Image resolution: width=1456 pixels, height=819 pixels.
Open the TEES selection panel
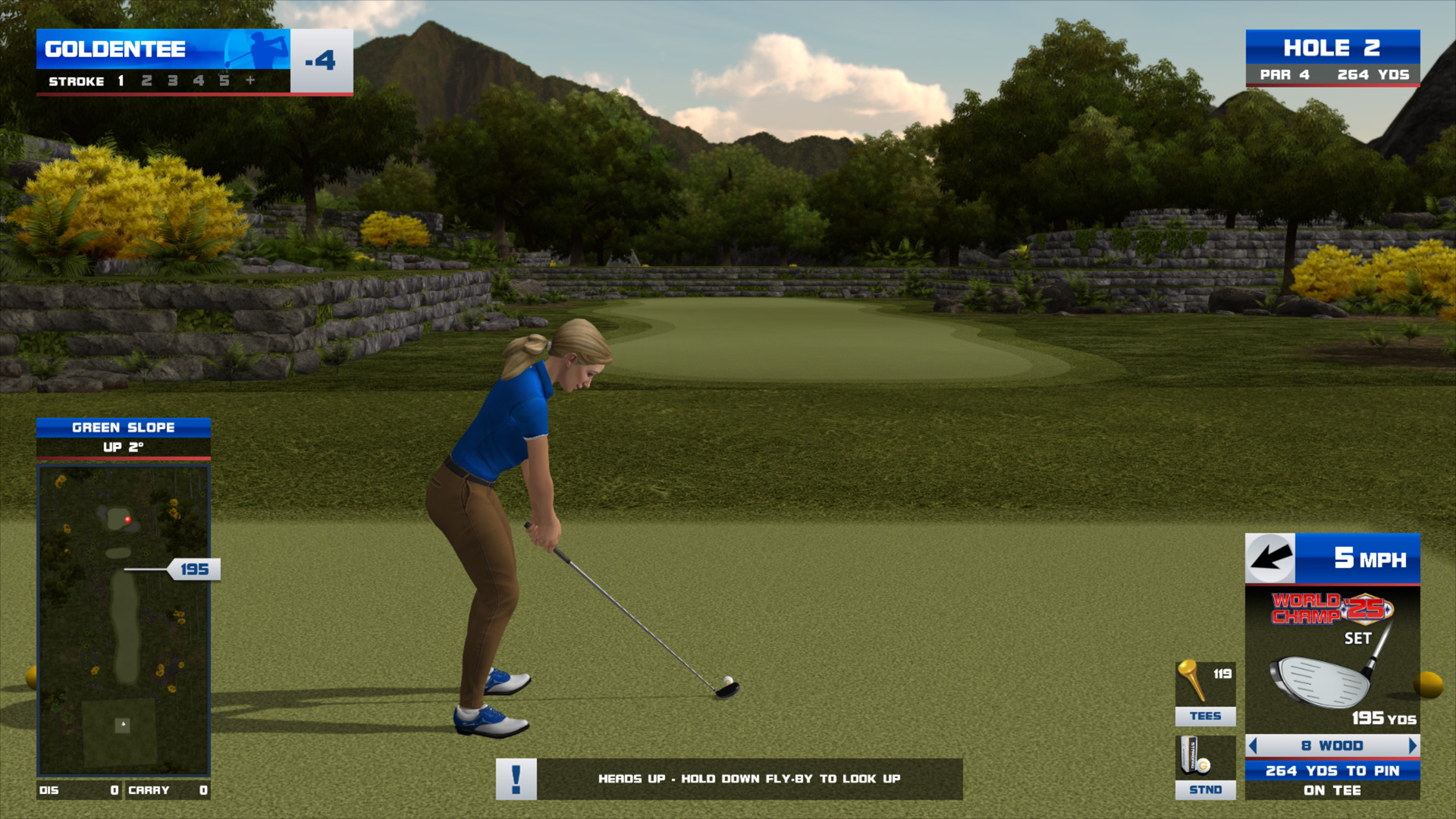click(x=1205, y=693)
